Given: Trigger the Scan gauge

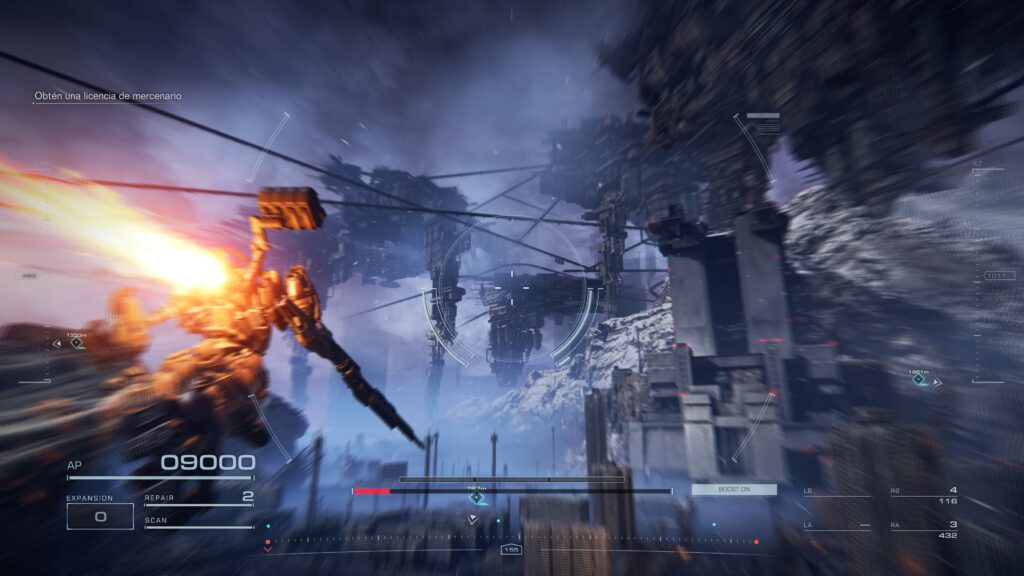Looking at the screenshot, I should click(198, 522).
